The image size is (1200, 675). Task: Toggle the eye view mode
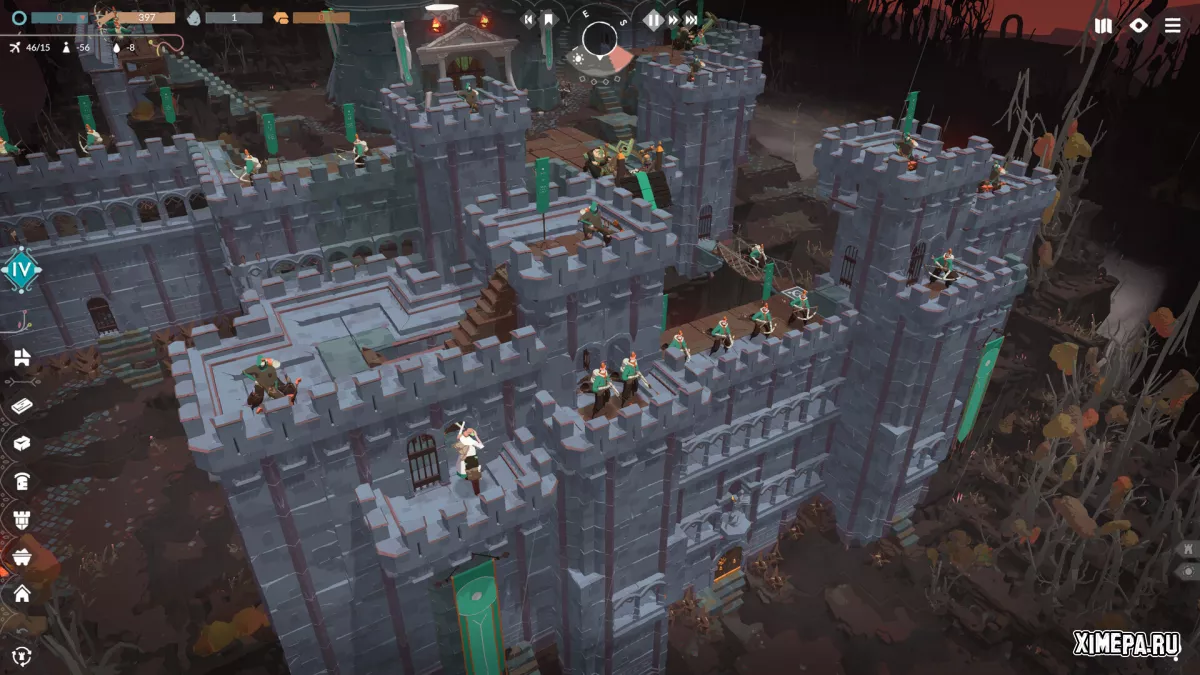1138,26
